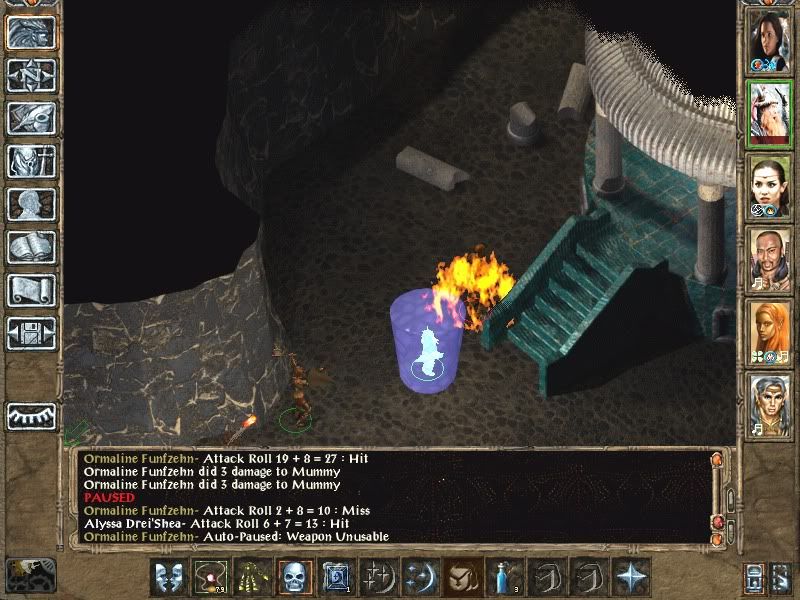Select the twin masks action button
This screenshot has width=800, height=600.
[x=166, y=578]
